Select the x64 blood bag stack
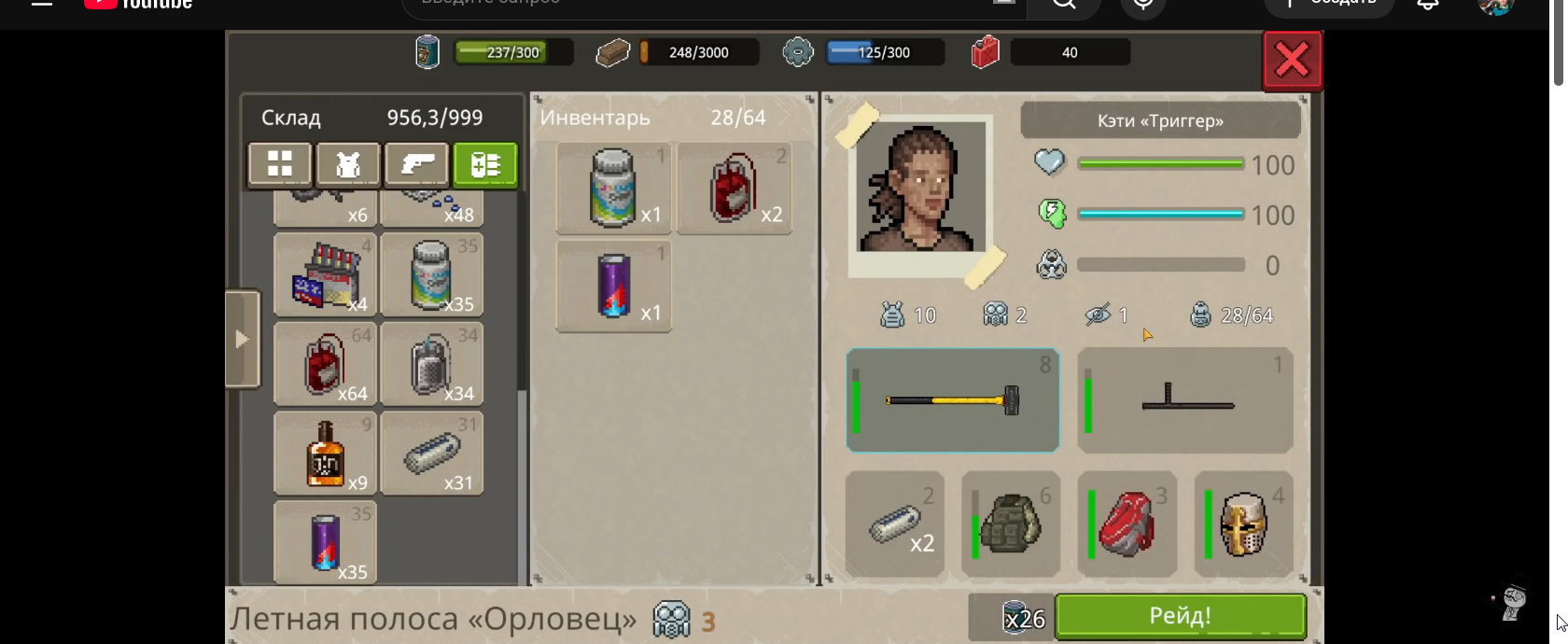 click(325, 364)
